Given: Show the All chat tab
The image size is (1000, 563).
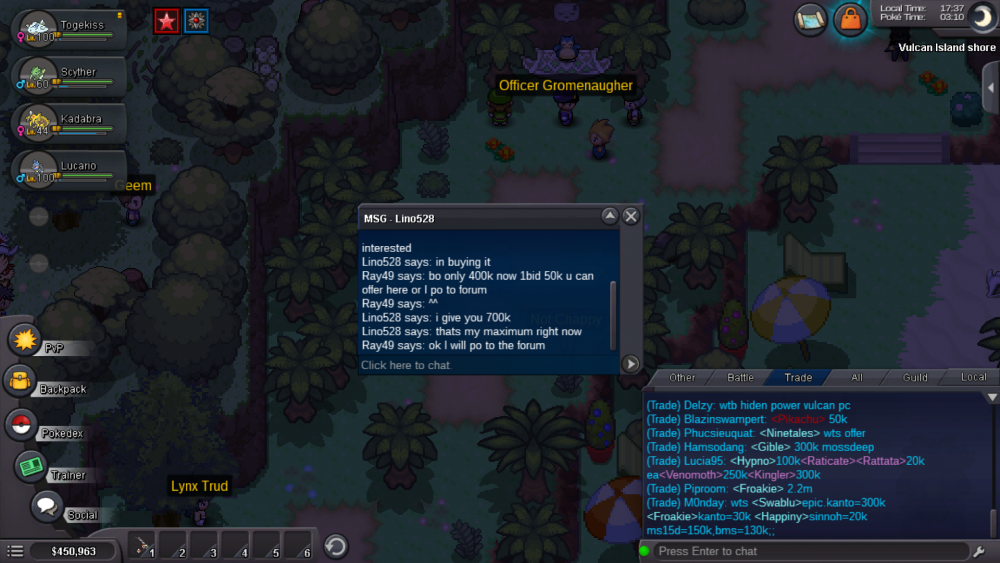Looking at the screenshot, I should click(x=856, y=378).
